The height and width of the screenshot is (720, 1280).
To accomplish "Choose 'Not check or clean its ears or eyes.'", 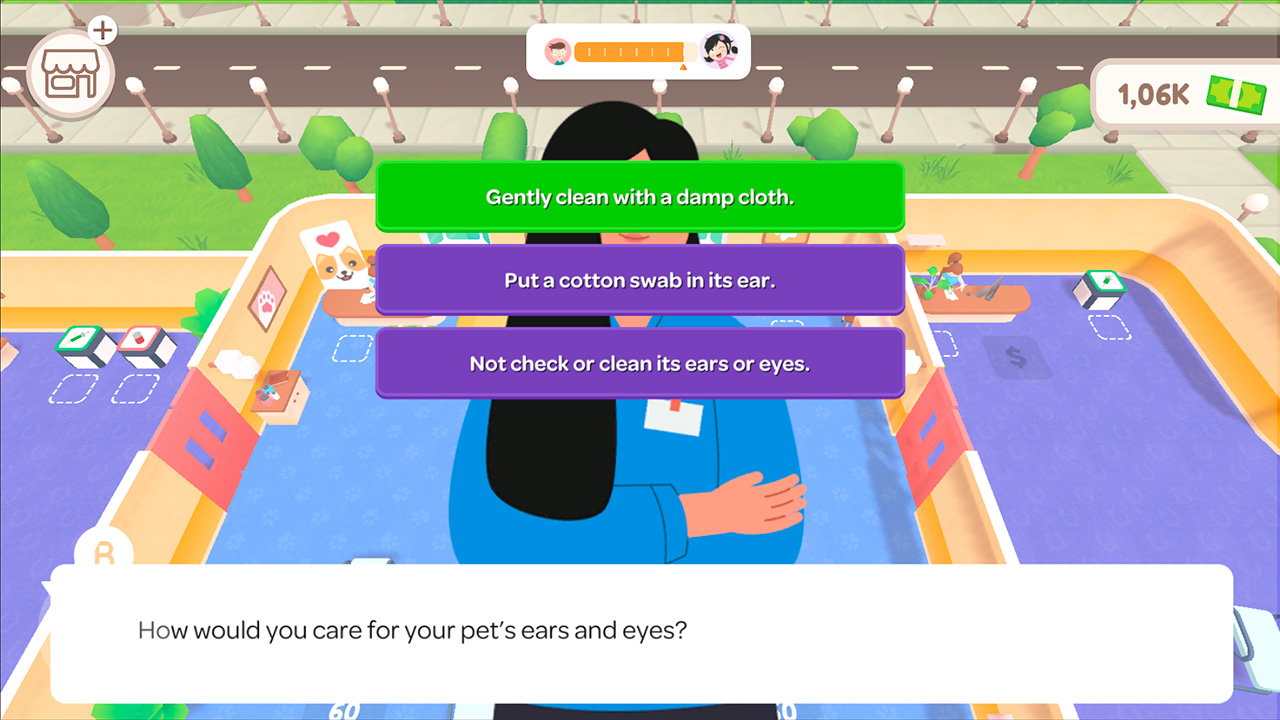I will [640, 366].
